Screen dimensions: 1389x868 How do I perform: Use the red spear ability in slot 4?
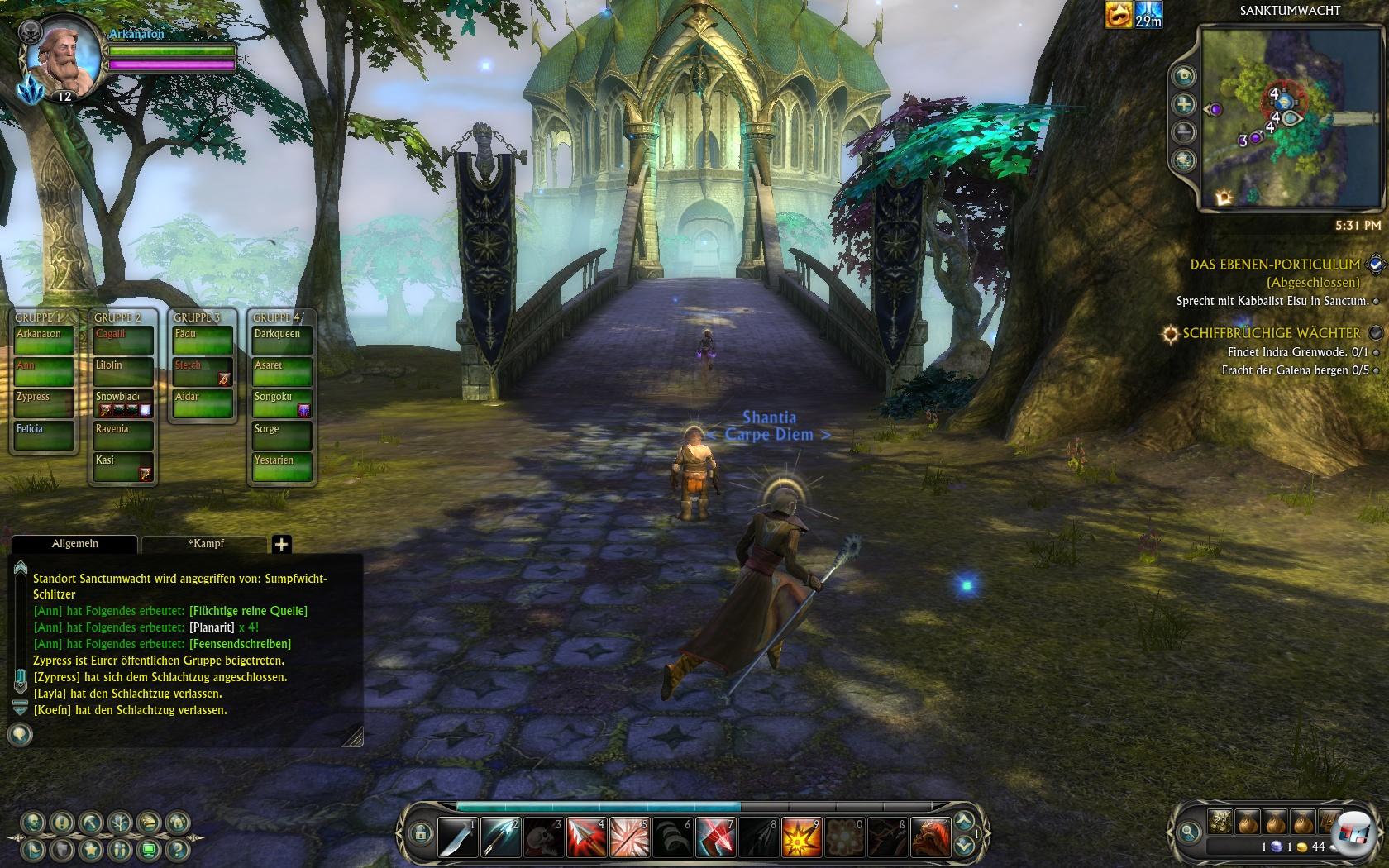pyautogui.click(x=586, y=837)
